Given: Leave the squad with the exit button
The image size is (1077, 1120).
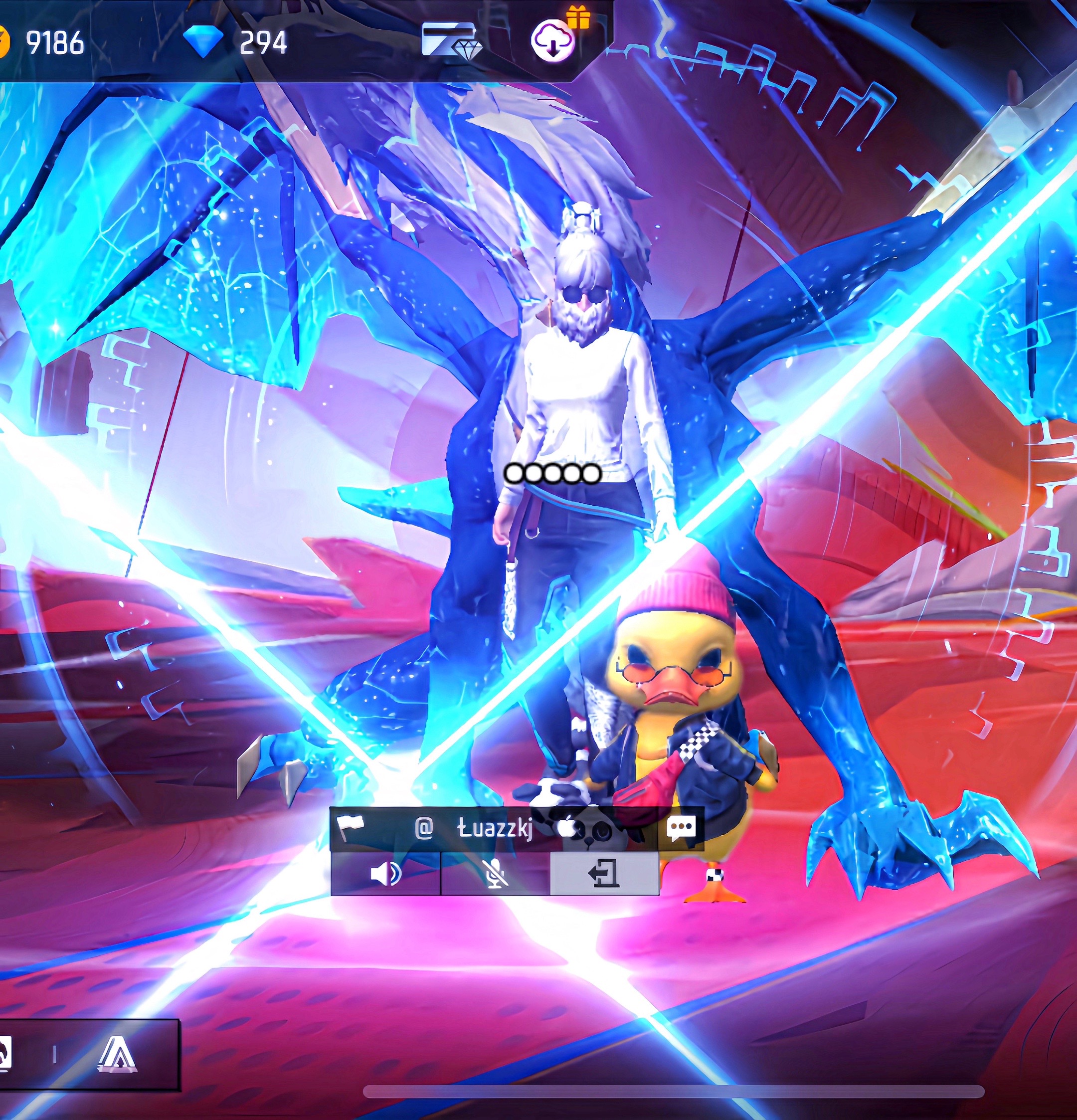Looking at the screenshot, I should pos(604,874).
